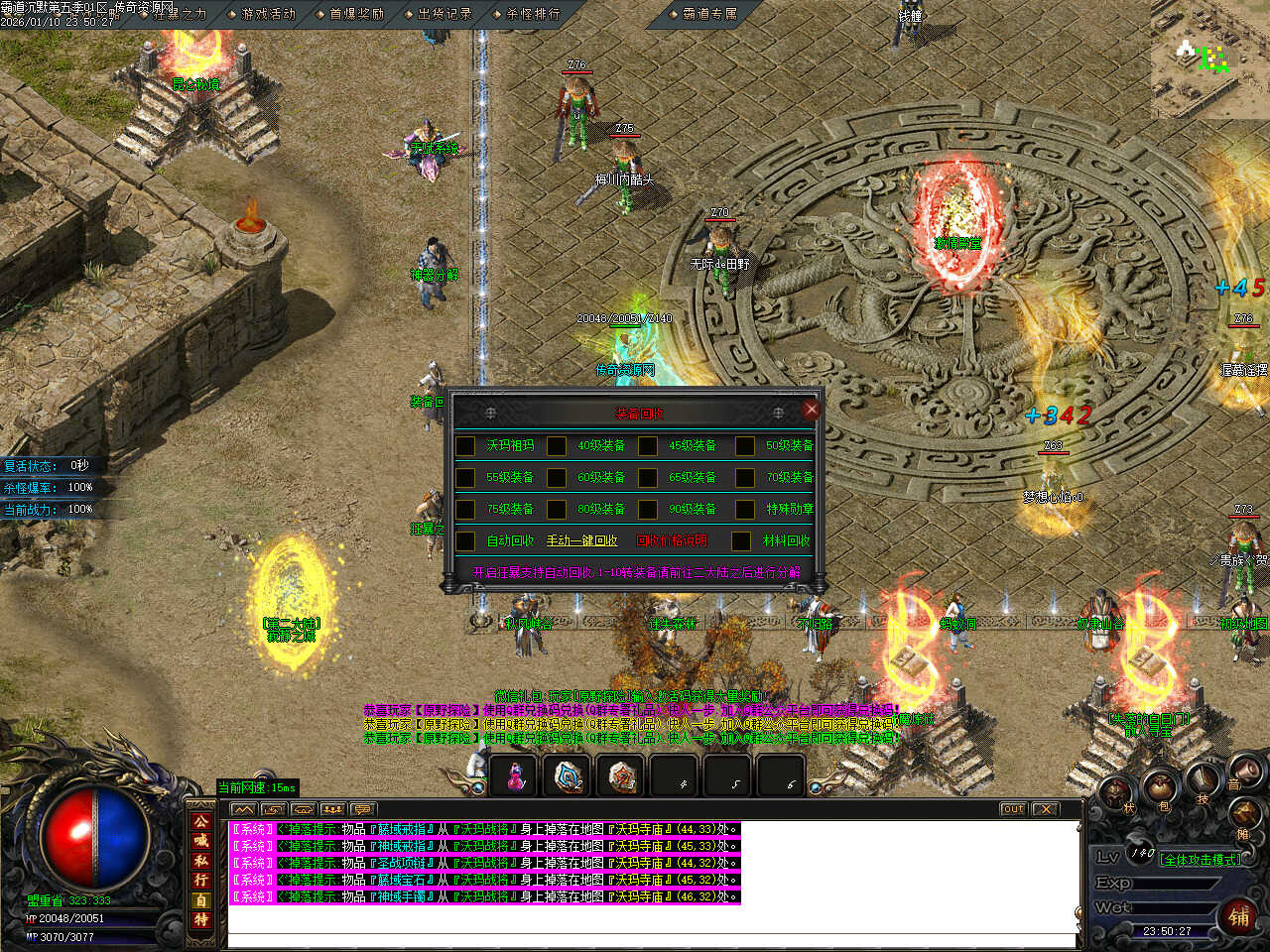Click the minimap in the corner
The height and width of the screenshot is (952, 1270).
[1209, 59]
